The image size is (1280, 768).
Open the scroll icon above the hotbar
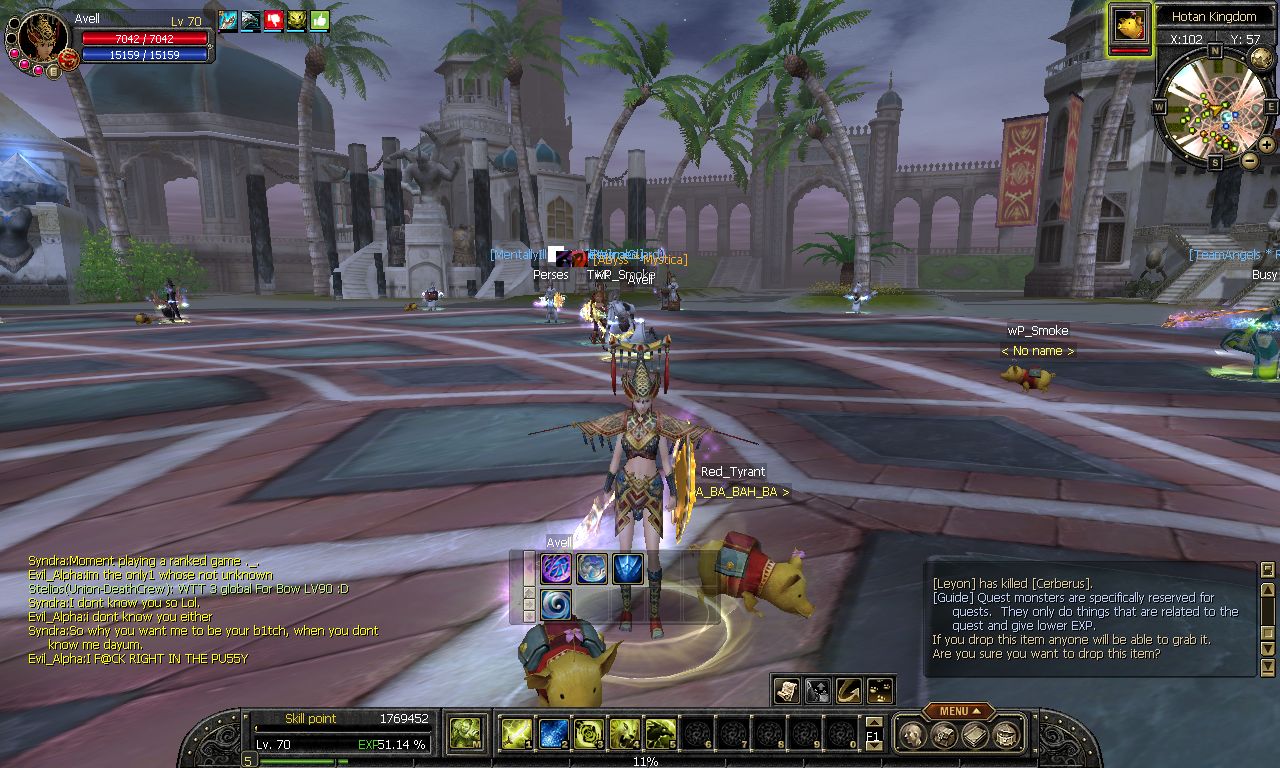coord(787,690)
